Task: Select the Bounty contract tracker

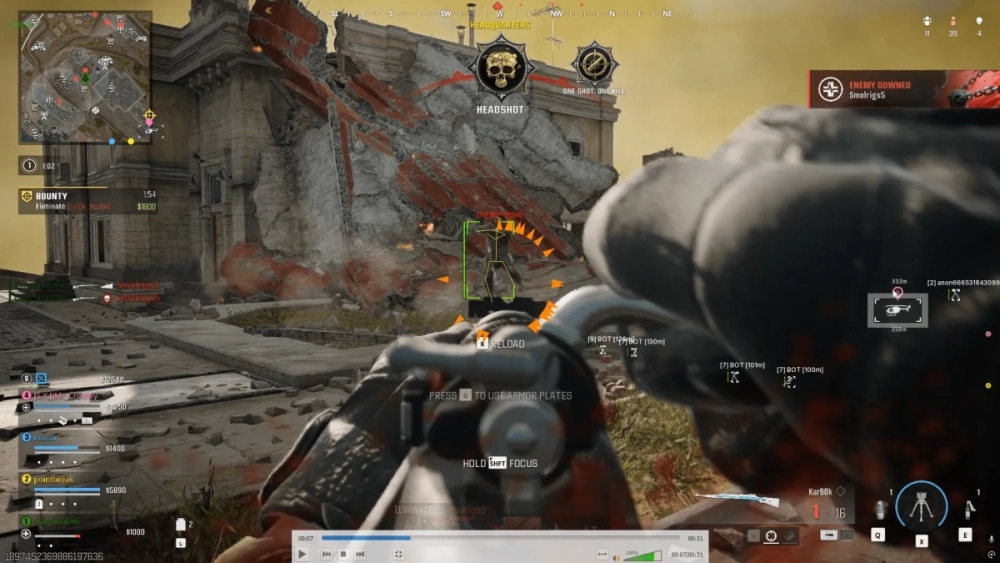Action: pos(88,201)
